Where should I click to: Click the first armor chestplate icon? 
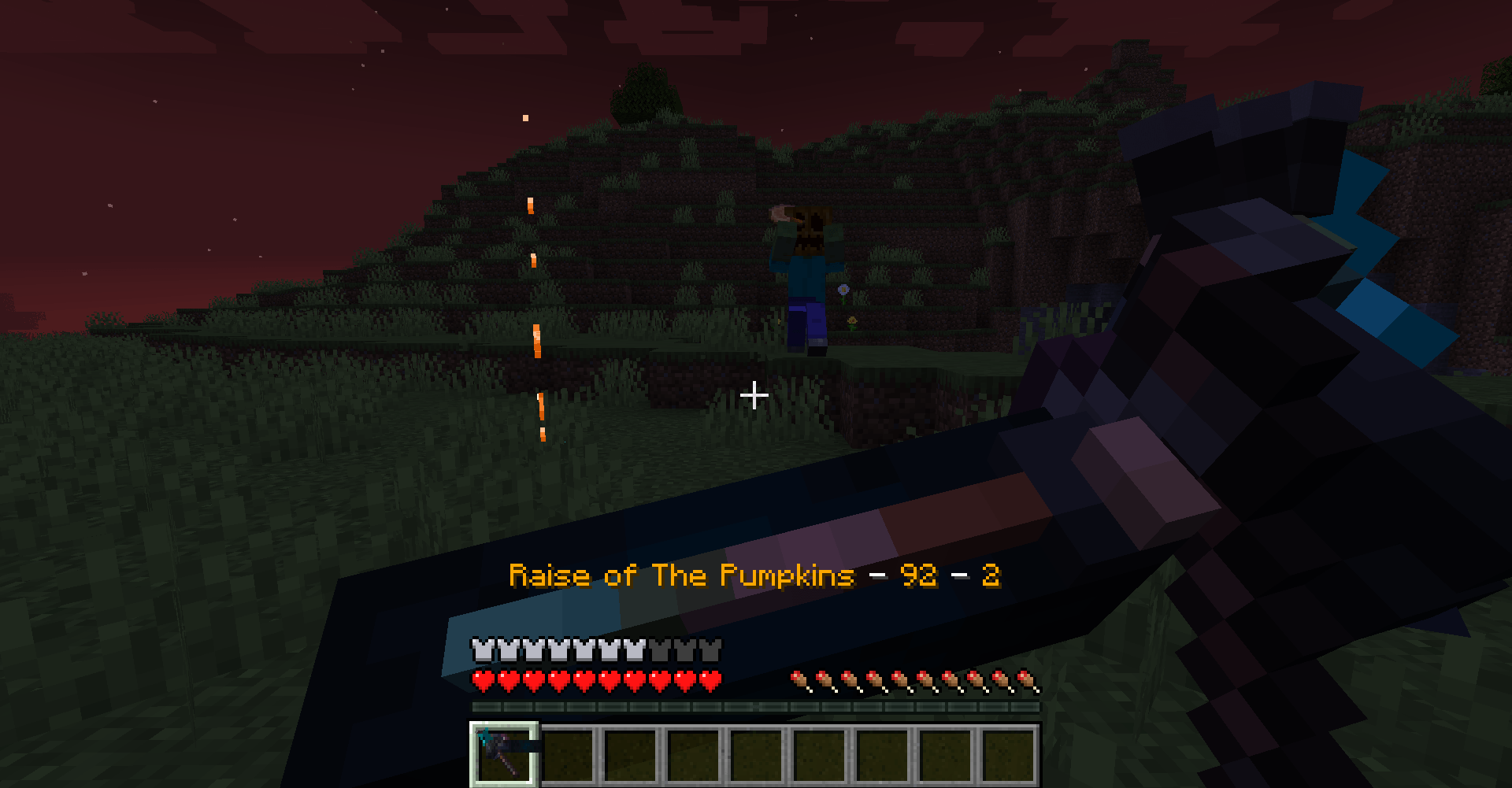[x=480, y=650]
